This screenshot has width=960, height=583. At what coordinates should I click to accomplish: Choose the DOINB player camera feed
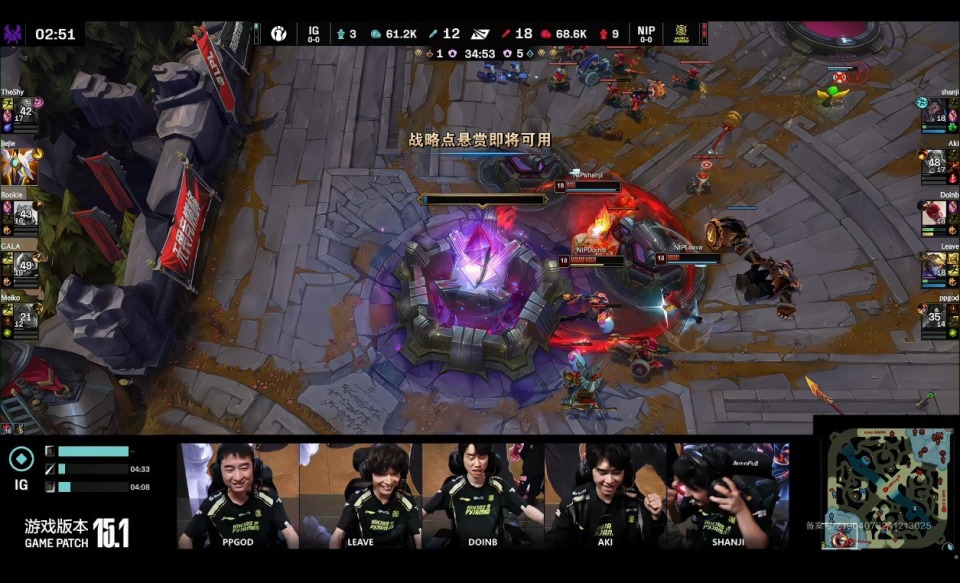482,496
